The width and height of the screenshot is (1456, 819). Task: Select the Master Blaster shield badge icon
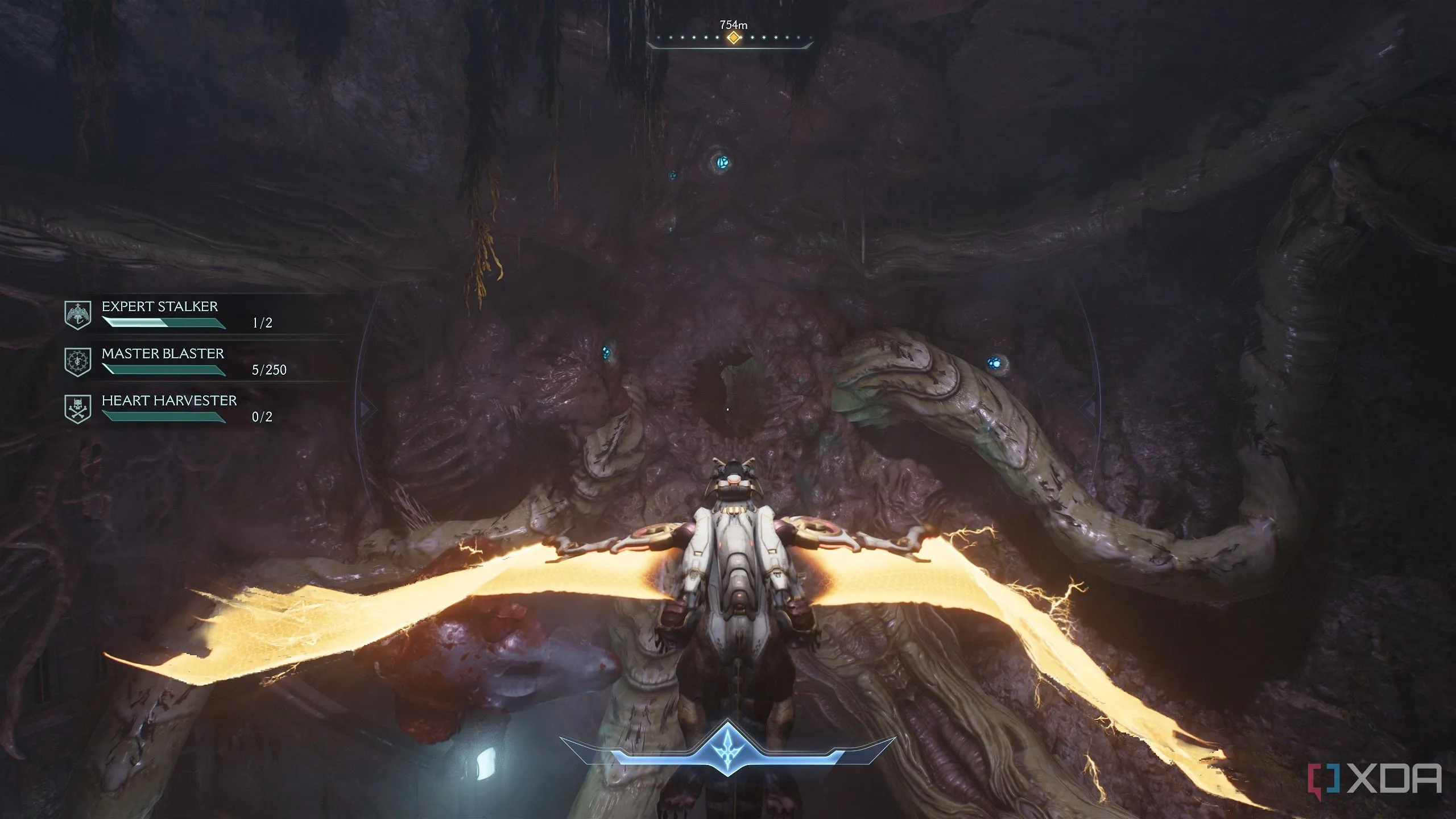[78, 362]
